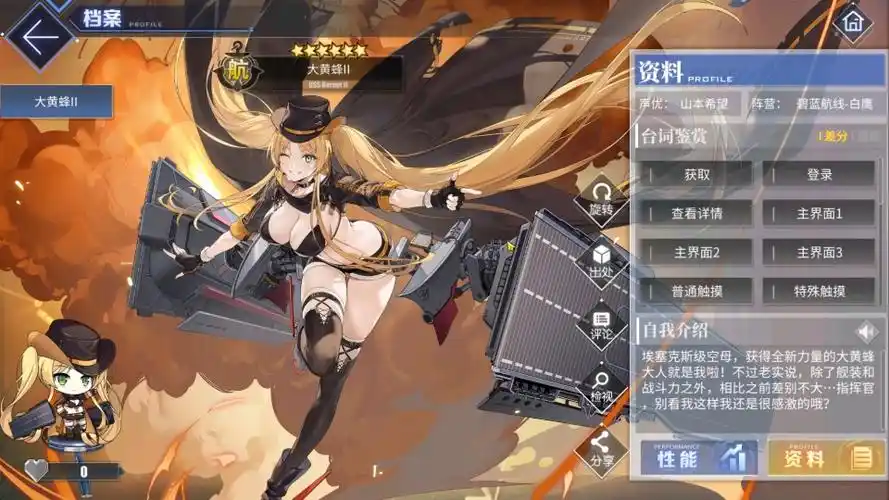
Task: Return to home via house icon
Action: point(851,21)
